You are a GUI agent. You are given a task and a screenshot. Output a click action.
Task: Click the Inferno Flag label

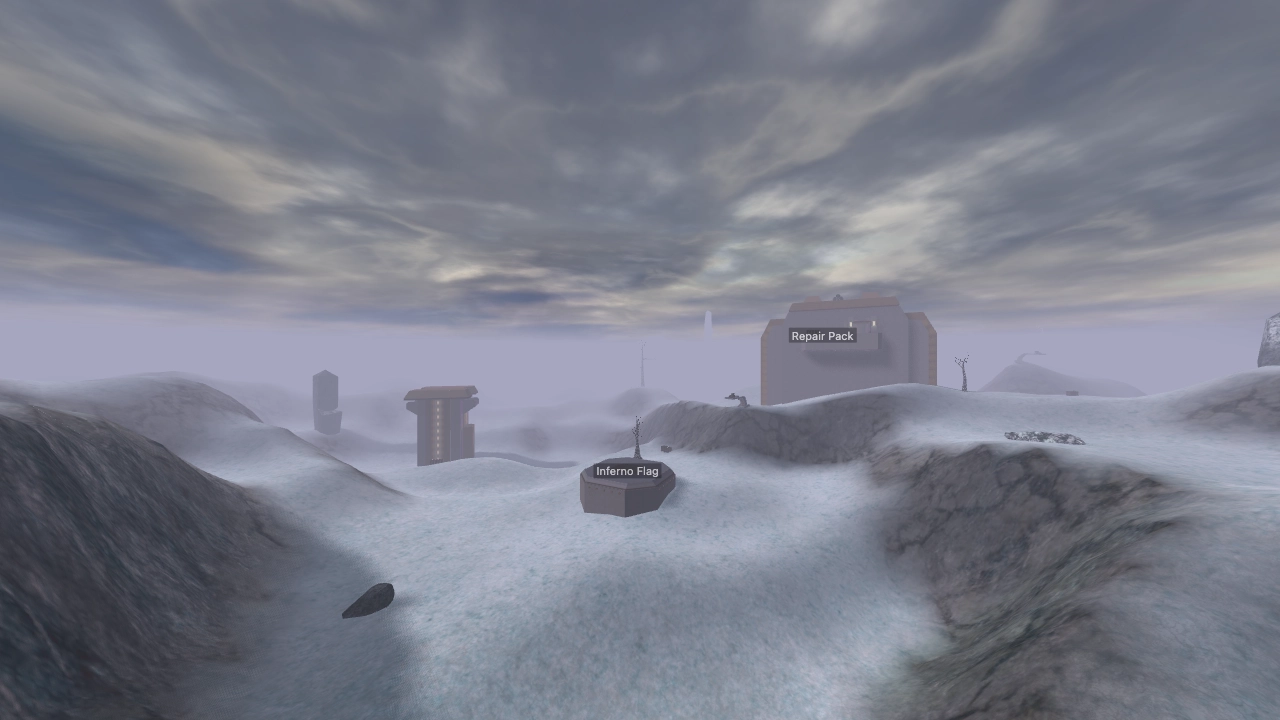click(x=628, y=470)
